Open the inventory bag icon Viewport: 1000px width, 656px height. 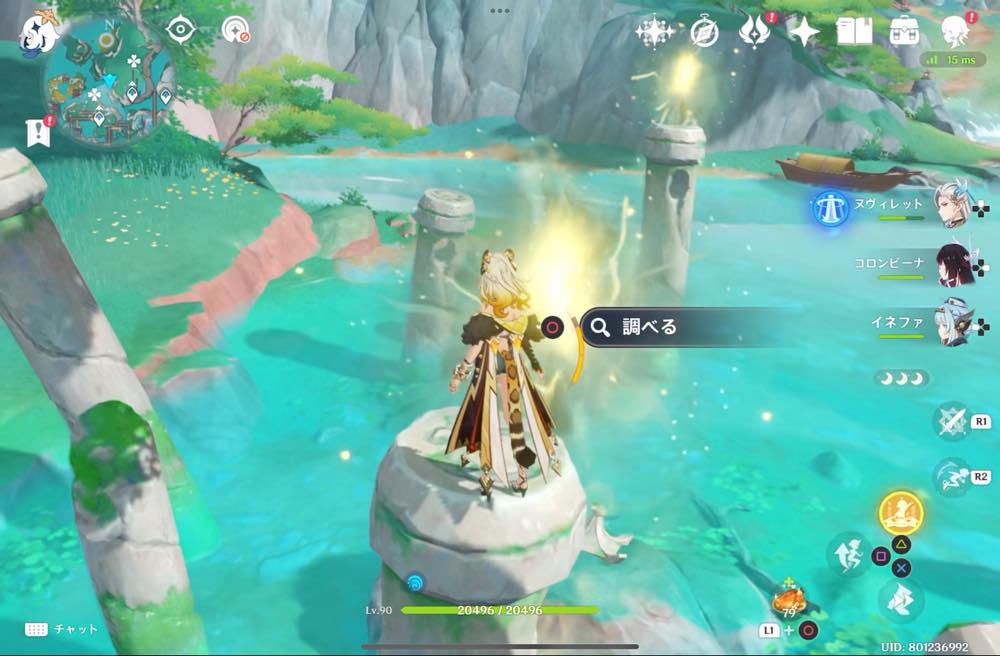click(905, 31)
